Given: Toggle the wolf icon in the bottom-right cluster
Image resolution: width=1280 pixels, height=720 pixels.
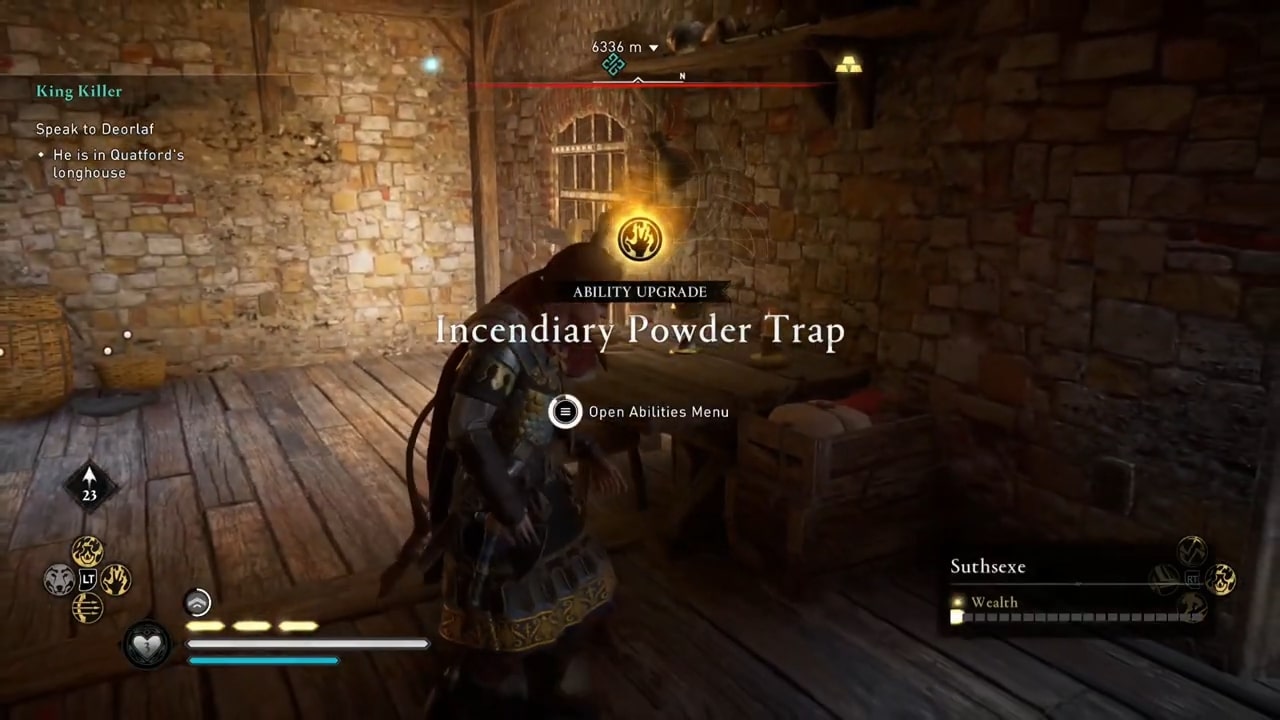Looking at the screenshot, I should [1191, 605].
